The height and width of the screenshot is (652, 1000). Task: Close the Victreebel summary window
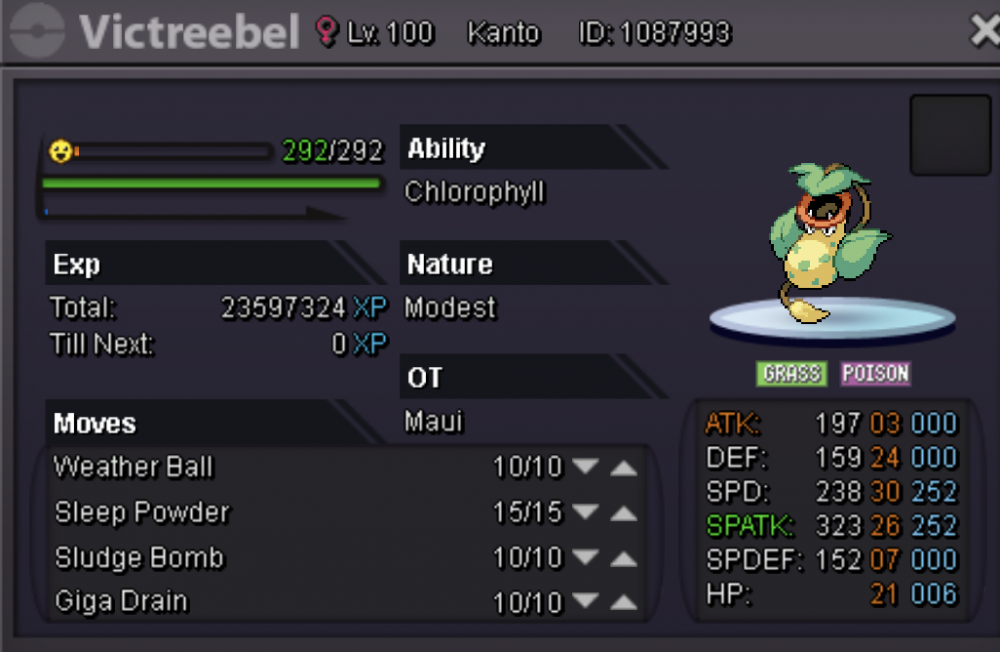tap(984, 31)
